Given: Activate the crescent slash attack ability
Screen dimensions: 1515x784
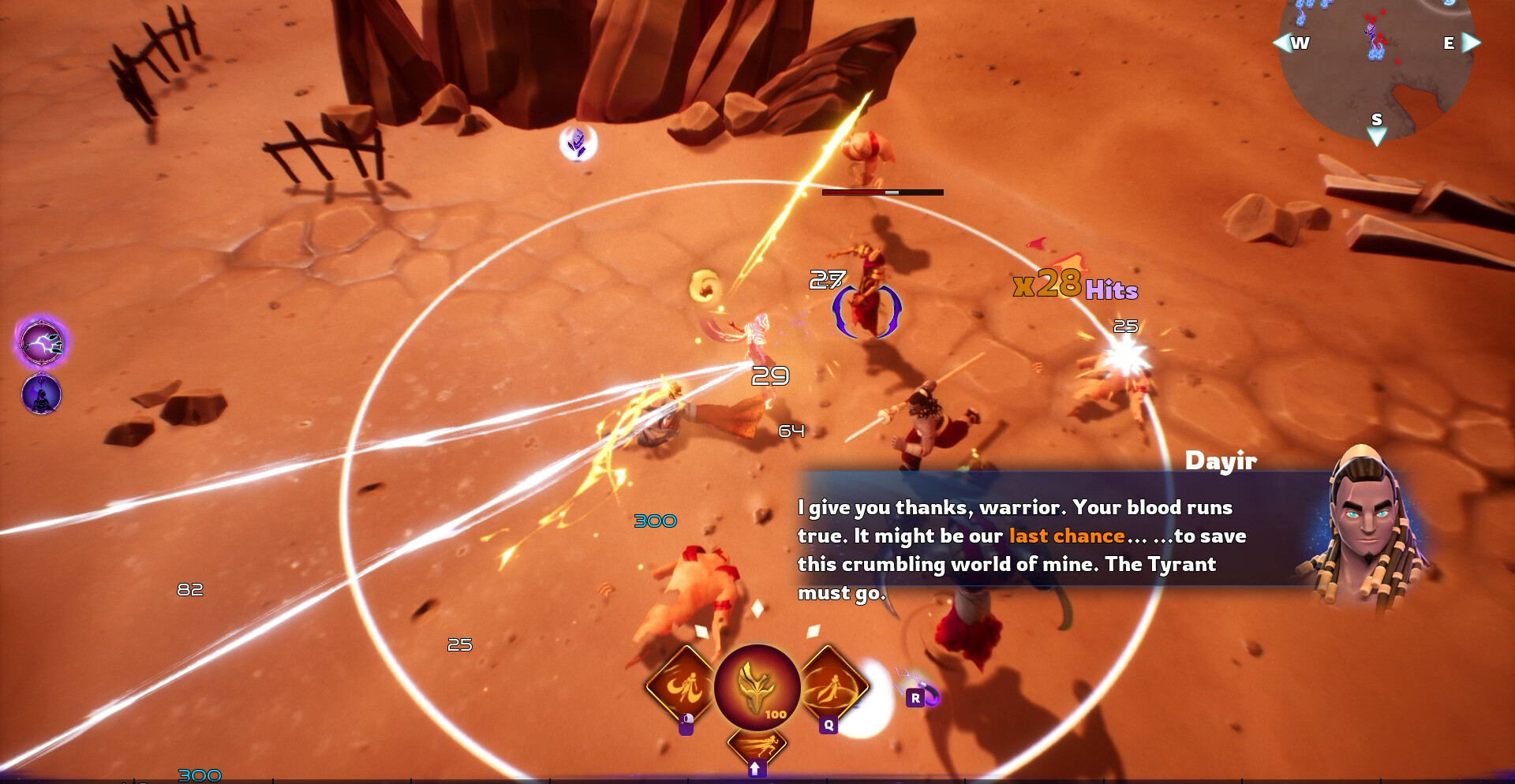Looking at the screenshot, I should 682,686.
